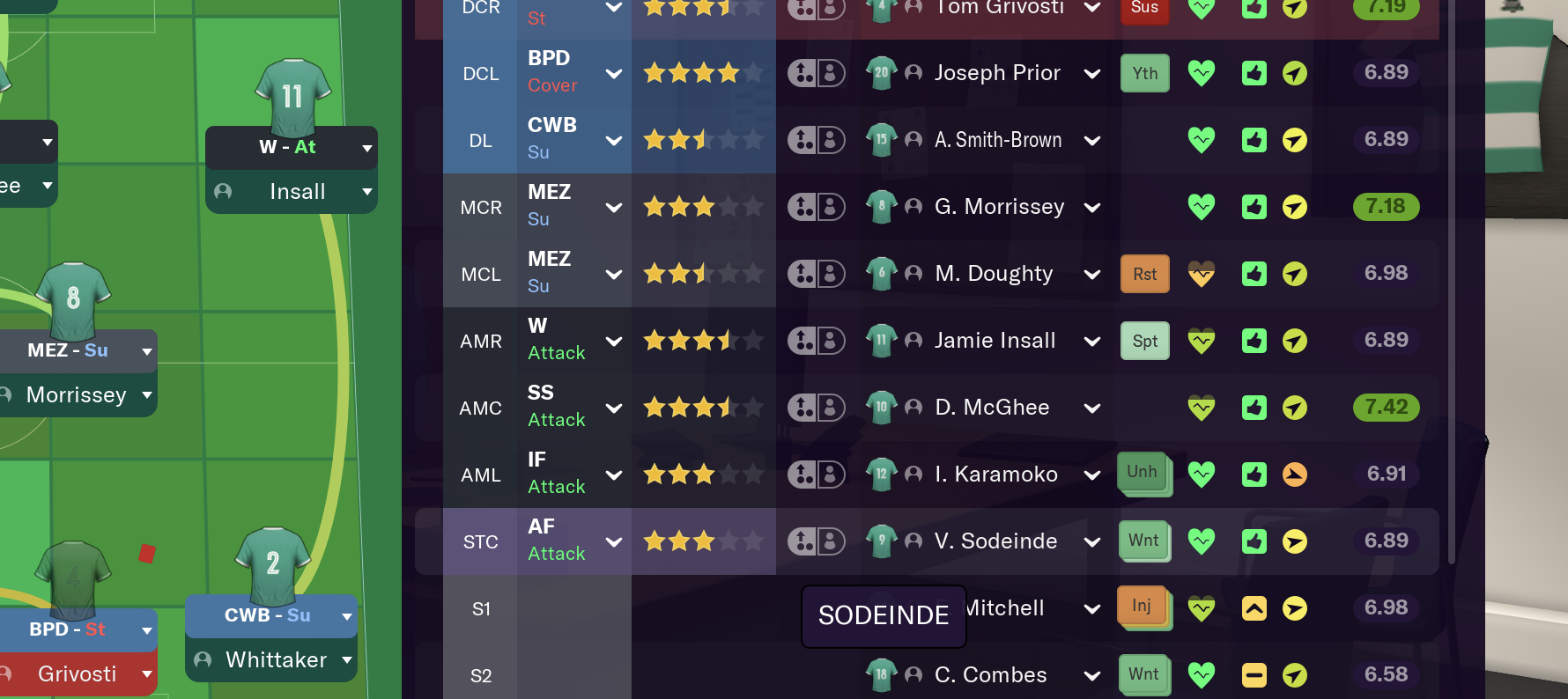Select Joseph Prior's player row
Image resolution: width=1568 pixels, height=699 pixels.
[997, 73]
